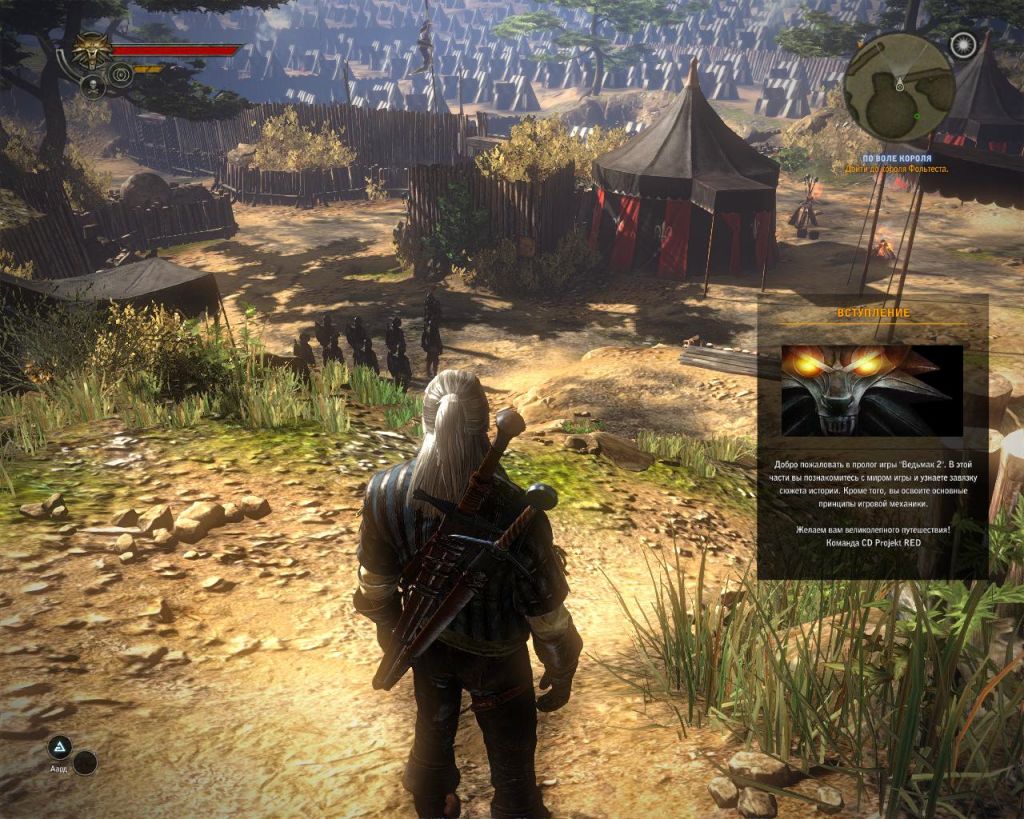Click the wolf head tutorial image
The height and width of the screenshot is (819, 1024).
tap(872, 390)
